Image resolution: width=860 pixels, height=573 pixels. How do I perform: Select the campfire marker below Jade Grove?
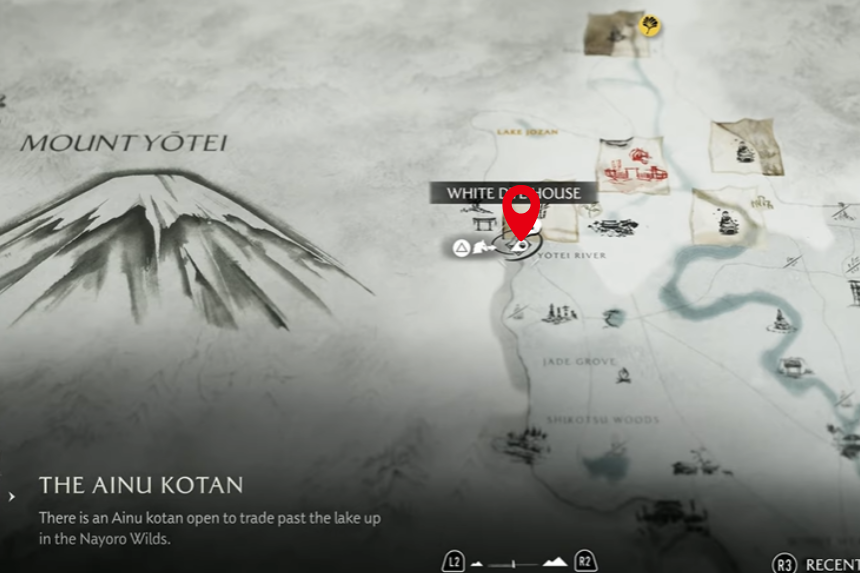pyautogui.click(x=624, y=376)
